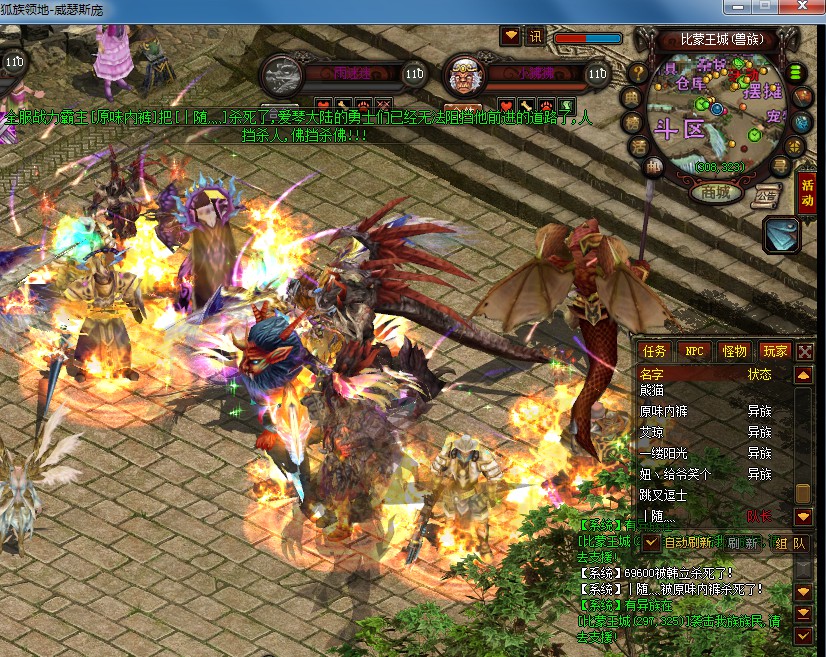
Task: Click the circular minimap
Action: pos(718,110)
